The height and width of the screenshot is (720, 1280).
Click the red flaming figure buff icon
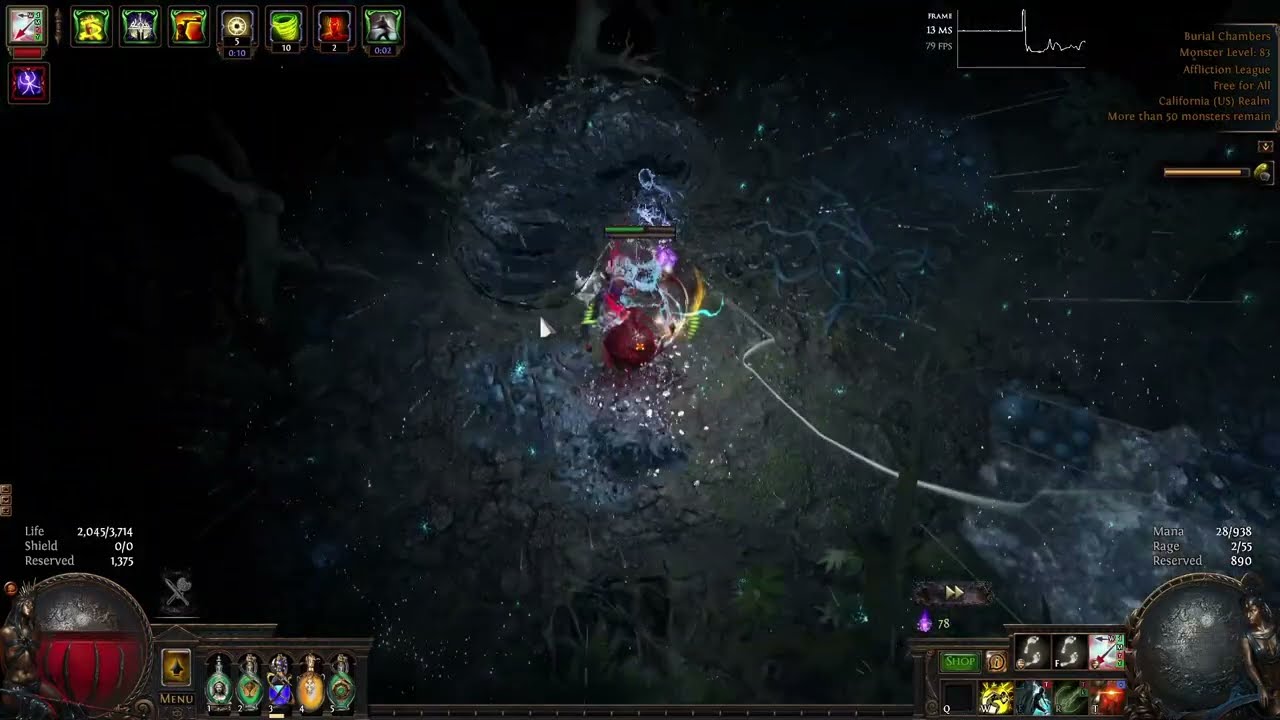click(334, 26)
